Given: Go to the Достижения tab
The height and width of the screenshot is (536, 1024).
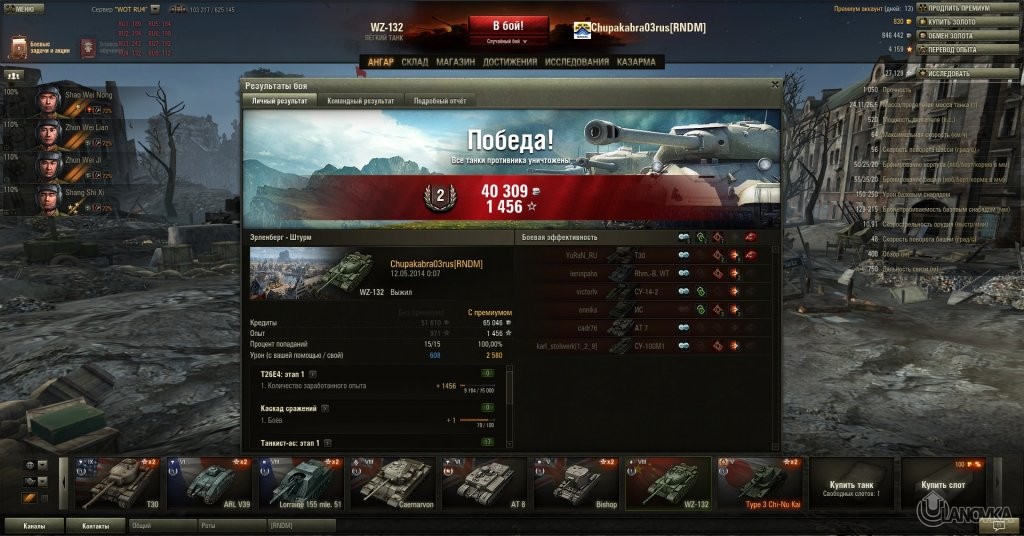Looking at the screenshot, I should 510,62.
